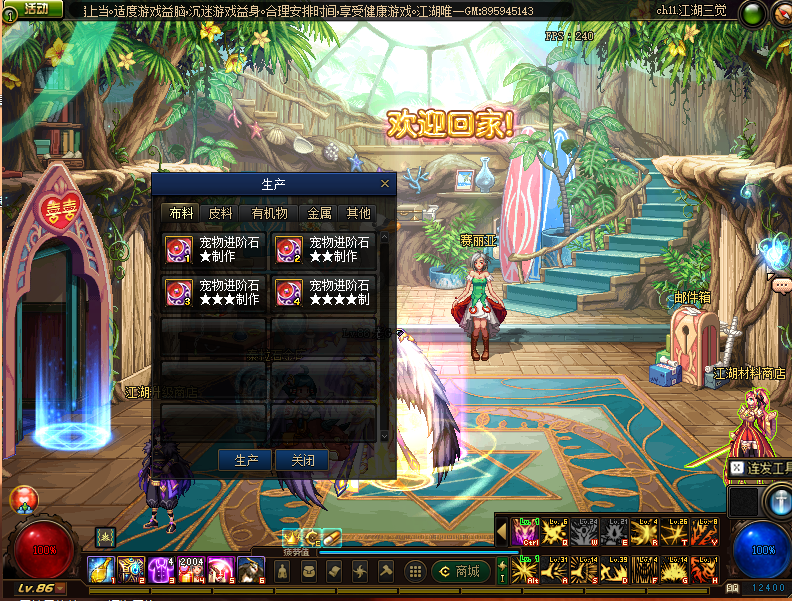Switch to the 金属 metal tab
This screenshot has height=601, width=792.
tap(319, 213)
